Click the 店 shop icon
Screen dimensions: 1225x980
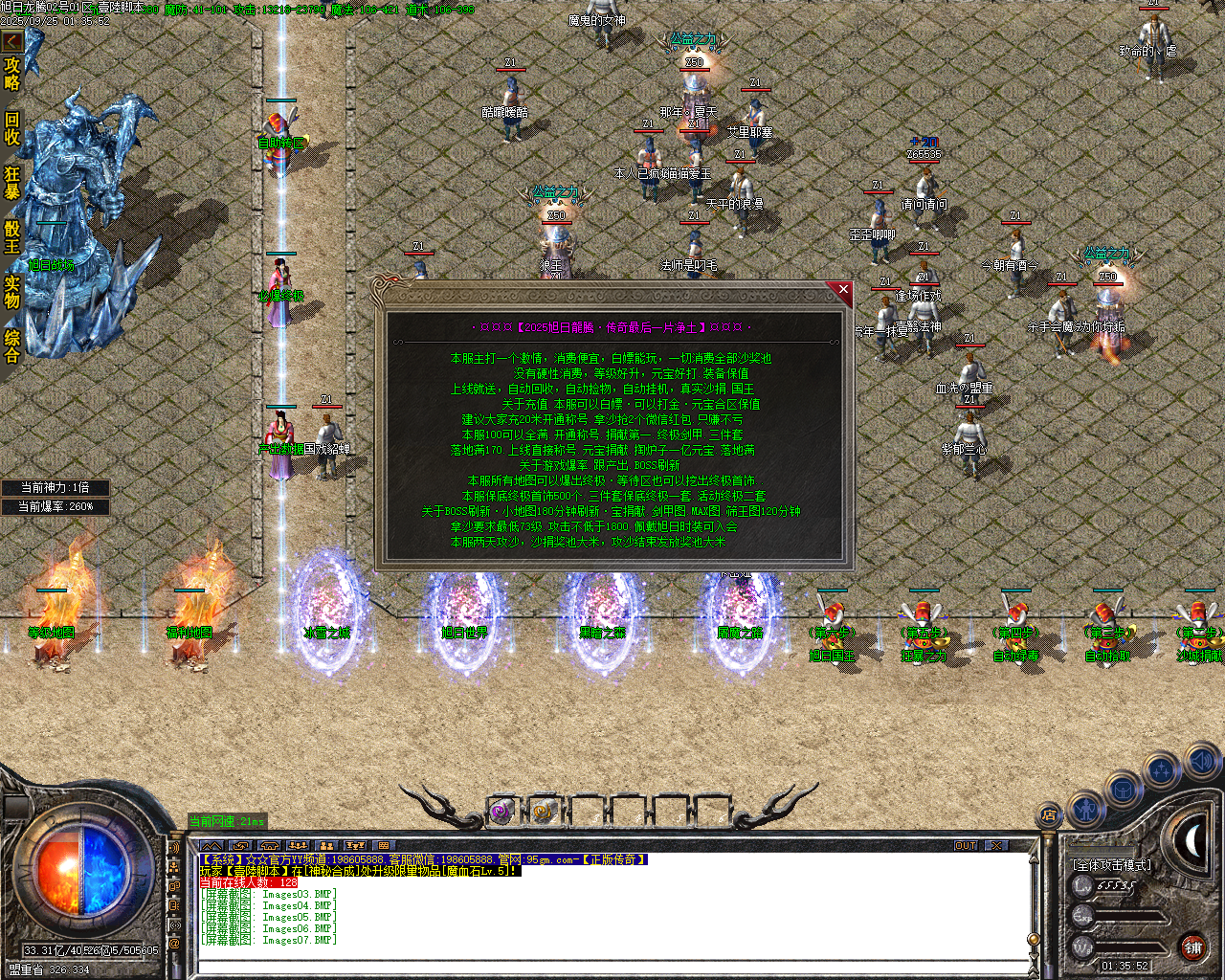1048,814
